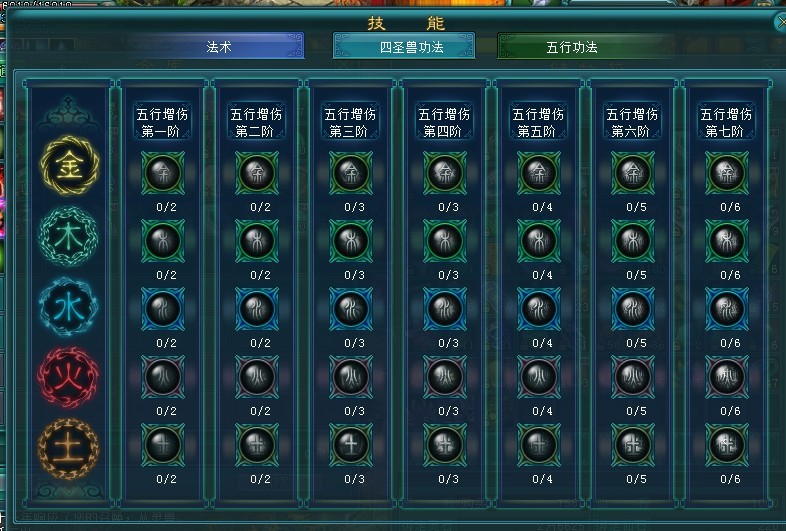Choose the 水 skill under 第七阶
This screenshot has width=786, height=531.
725,309
